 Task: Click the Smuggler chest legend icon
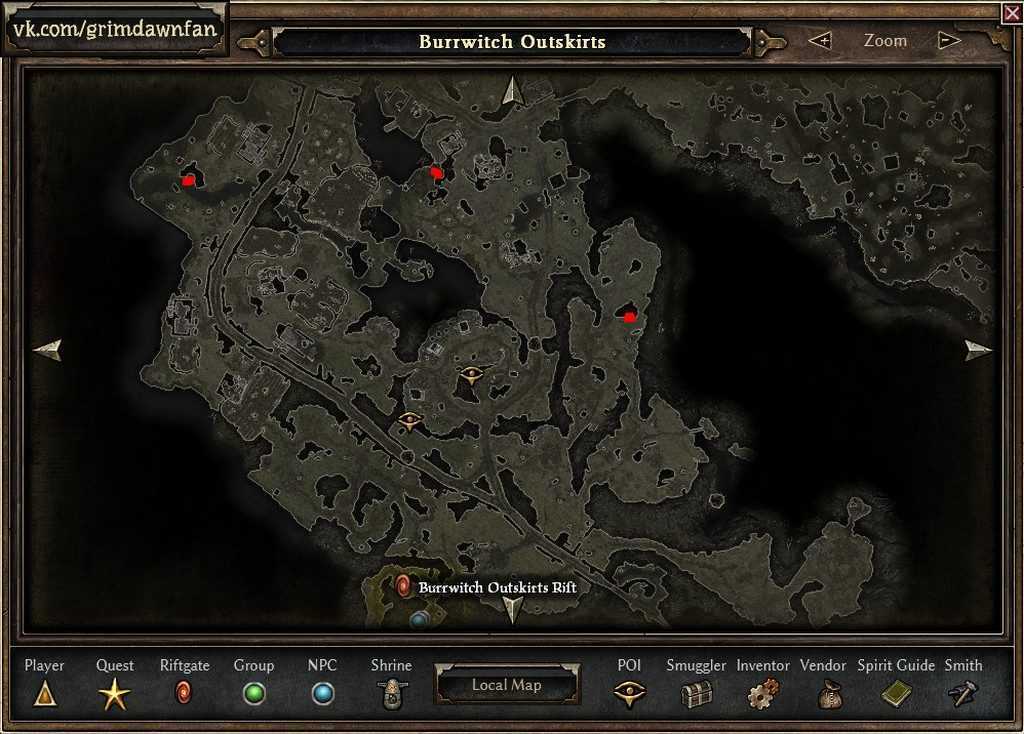696,693
